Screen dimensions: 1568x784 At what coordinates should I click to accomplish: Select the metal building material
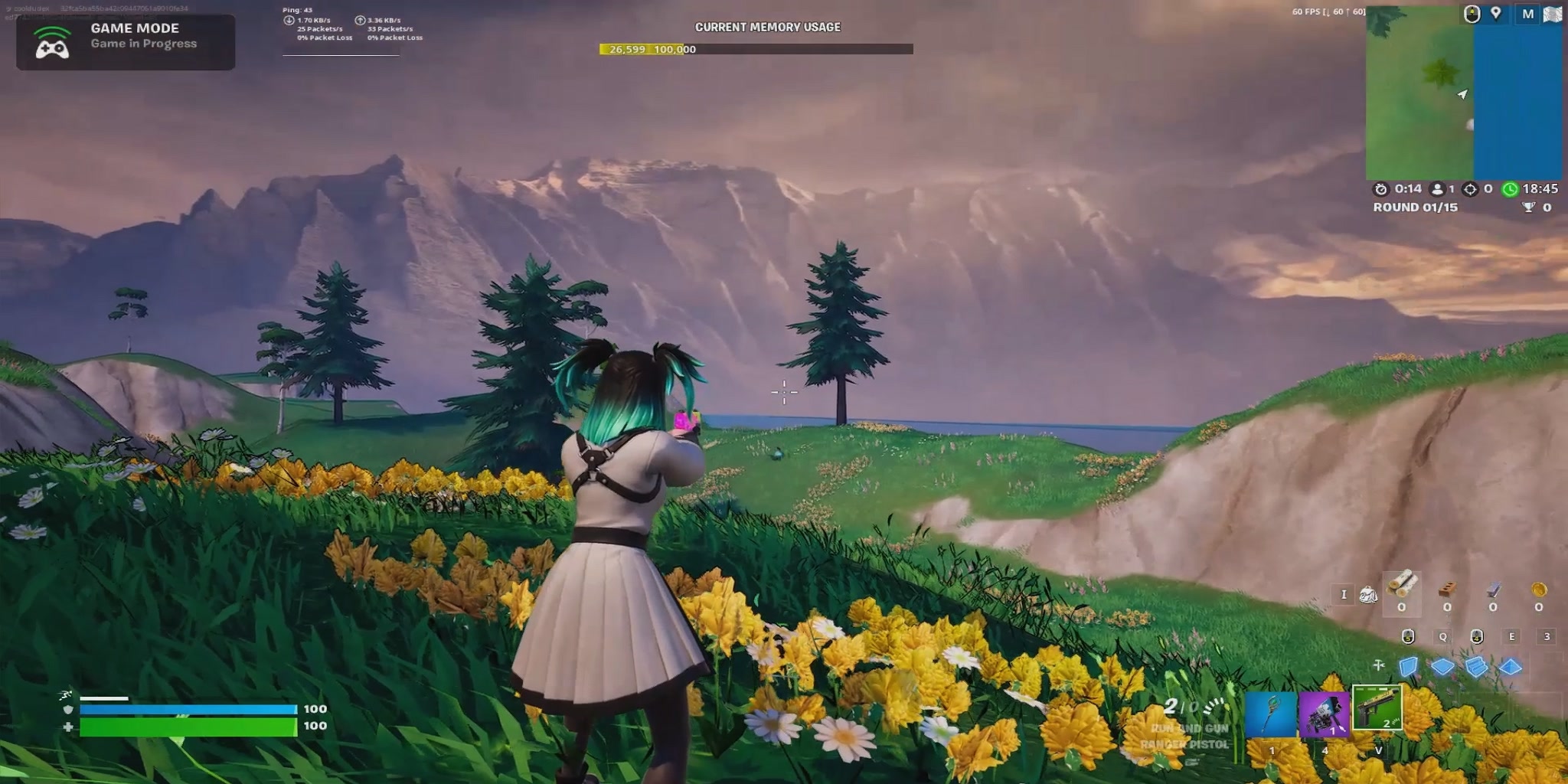tap(1493, 590)
